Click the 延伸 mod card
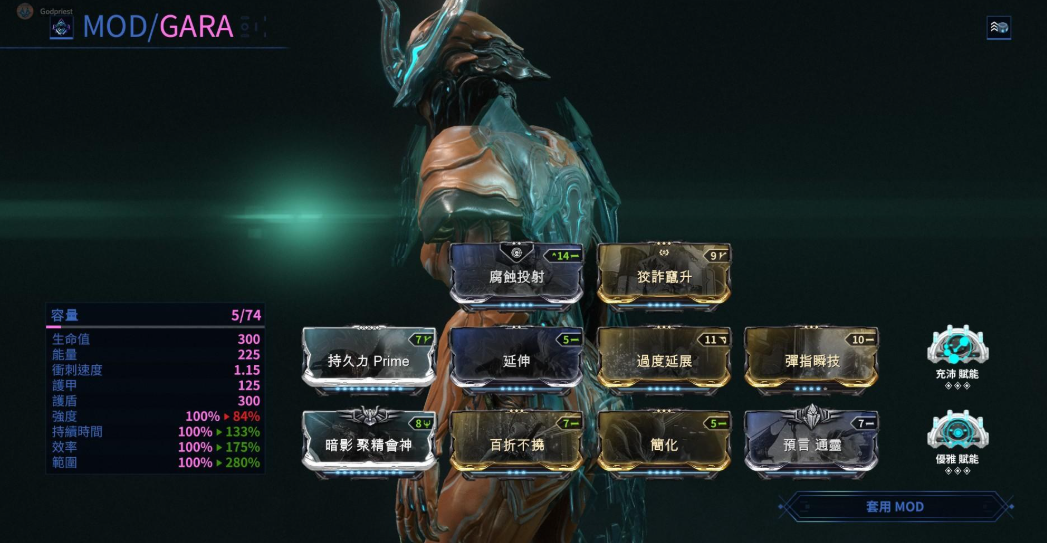The height and width of the screenshot is (543, 1047). tap(516, 360)
